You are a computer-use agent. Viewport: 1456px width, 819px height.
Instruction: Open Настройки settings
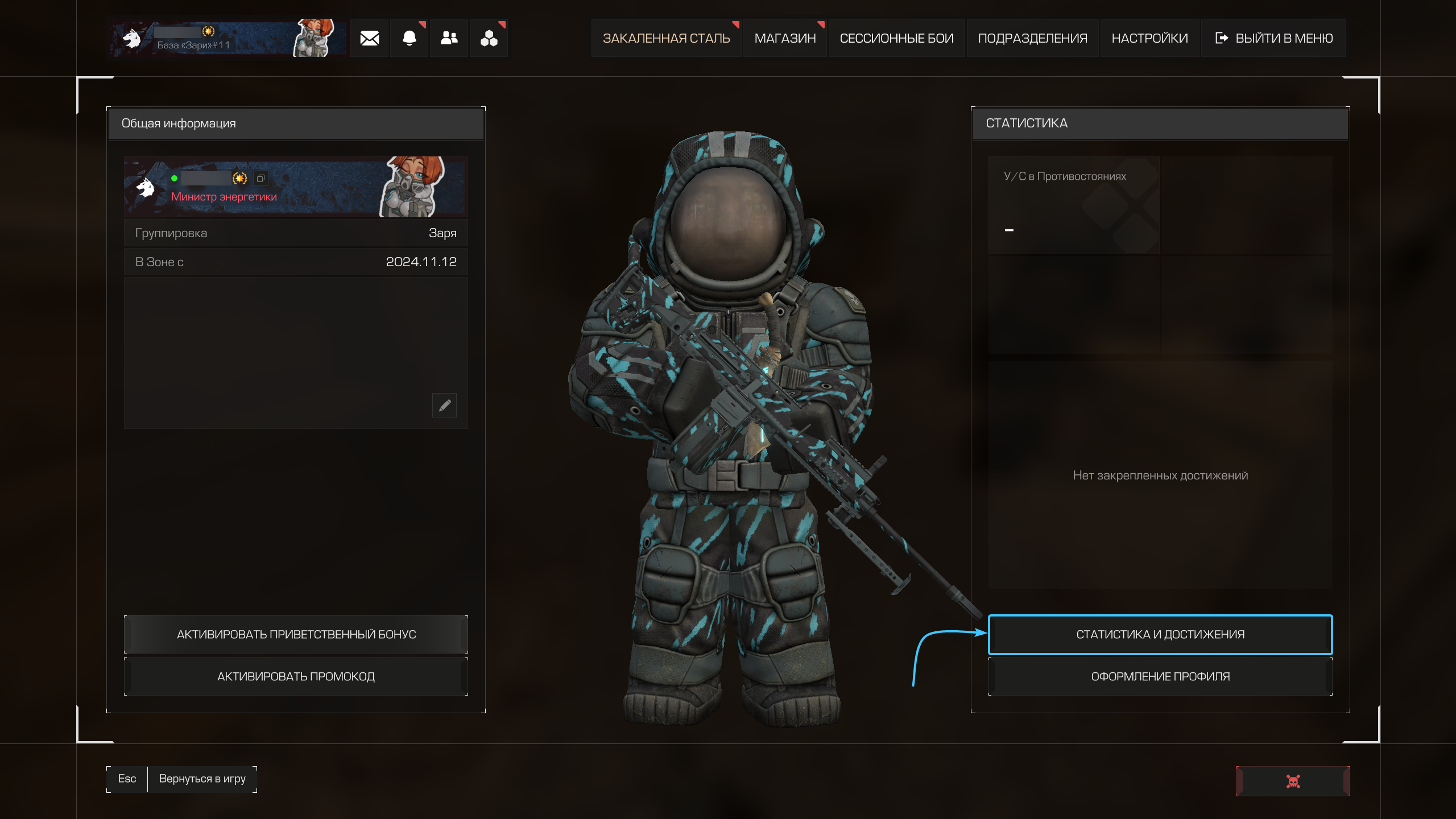pos(1149,38)
